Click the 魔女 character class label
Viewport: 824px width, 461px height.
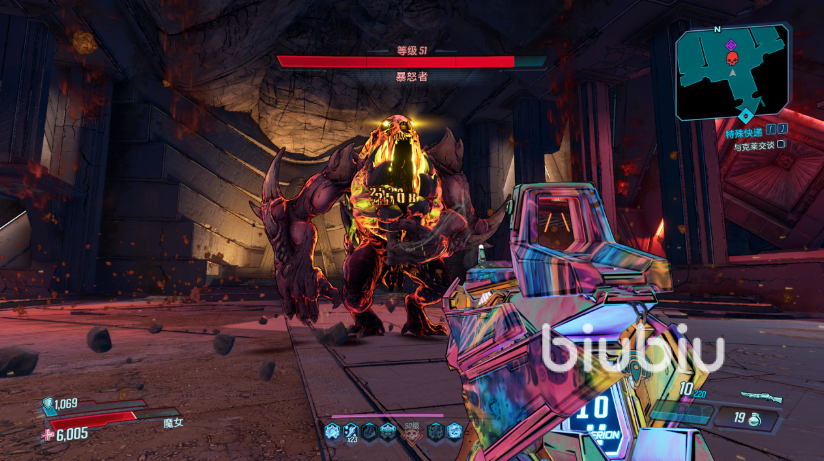coord(174,421)
